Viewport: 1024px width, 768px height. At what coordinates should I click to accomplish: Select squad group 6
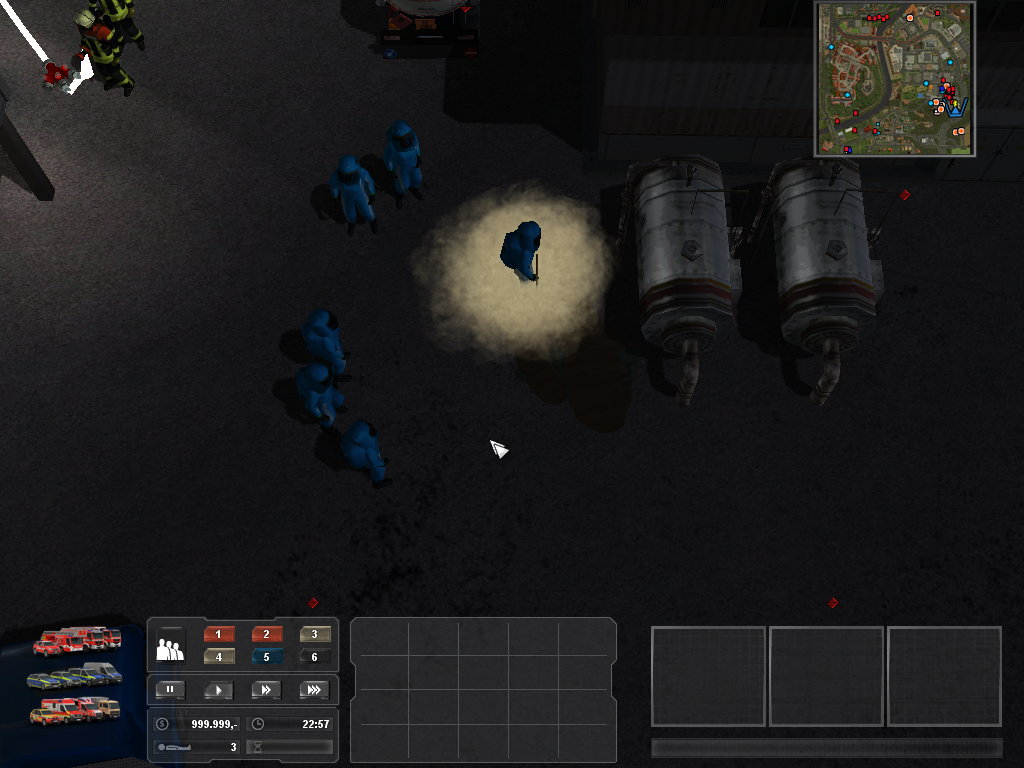pyautogui.click(x=315, y=657)
